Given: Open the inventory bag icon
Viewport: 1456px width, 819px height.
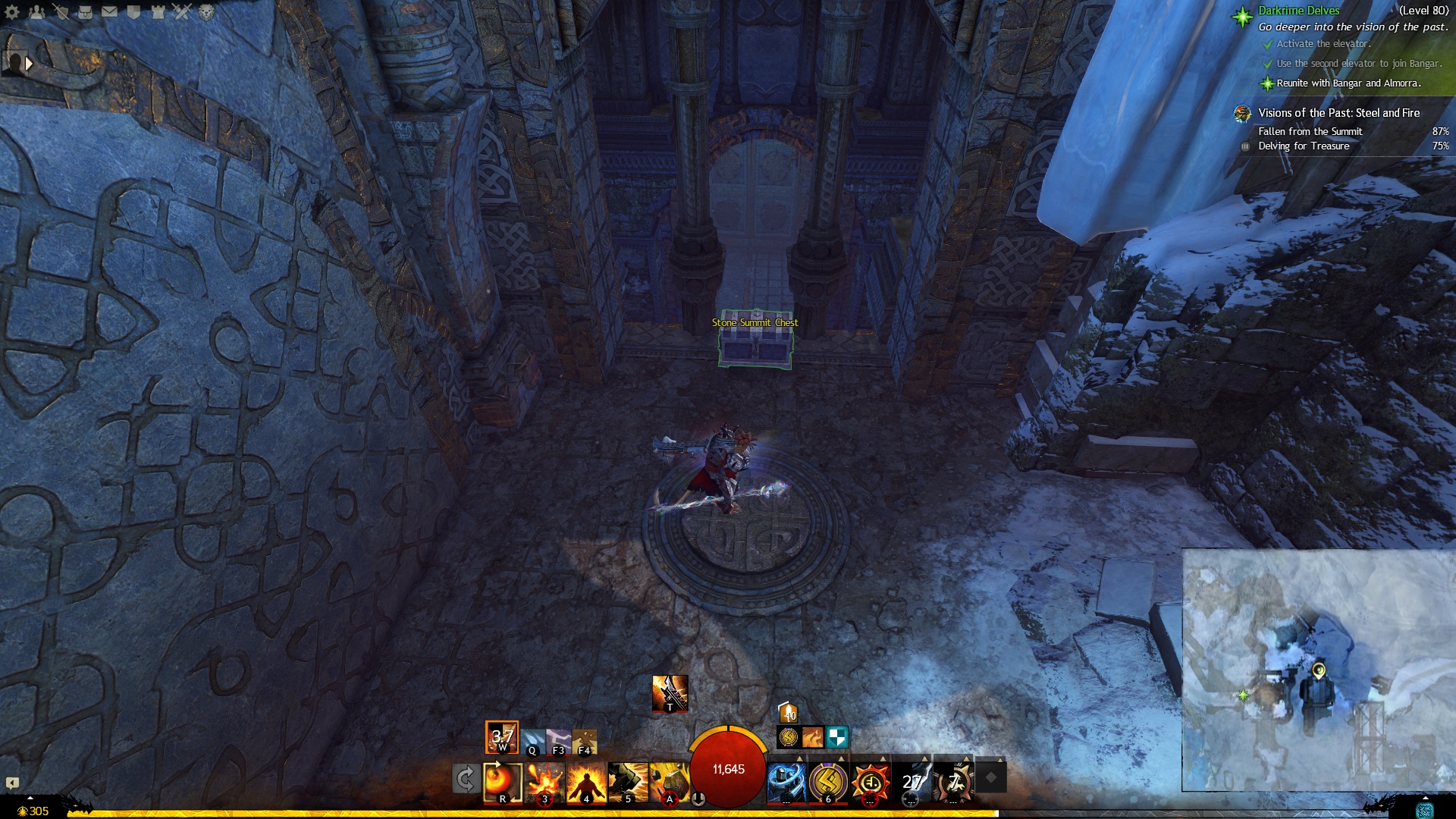Looking at the screenshot, I should (x=85, y=11).
